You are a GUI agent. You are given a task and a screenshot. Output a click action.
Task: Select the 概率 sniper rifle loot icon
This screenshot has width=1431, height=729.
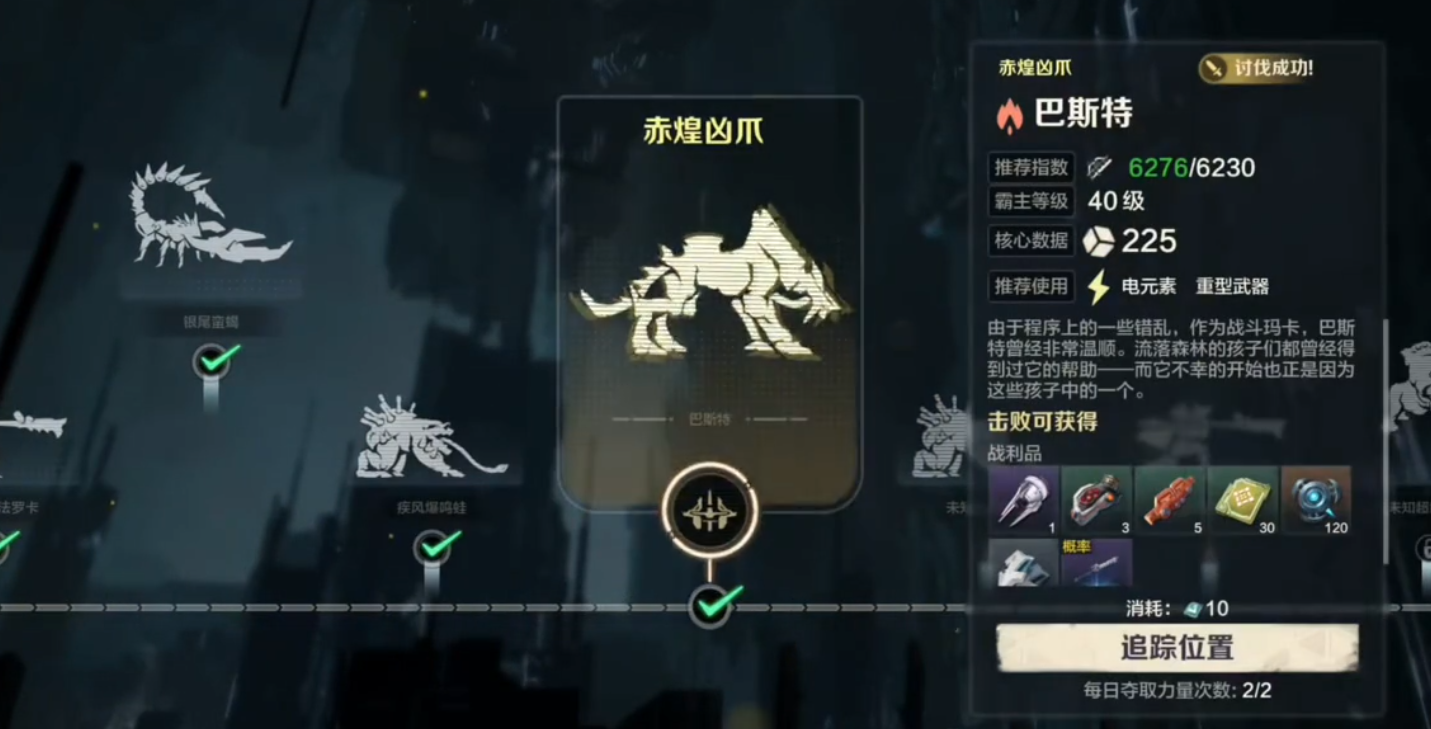pos(1097,570)
